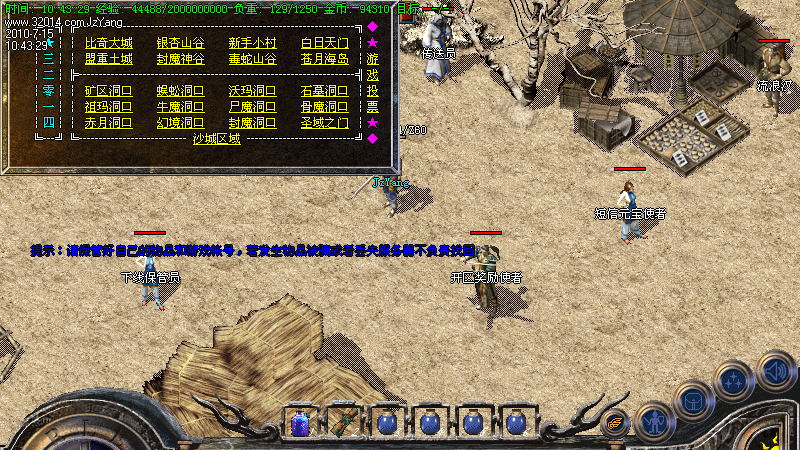Screen dimensions: 800x450
Task: Select the 蜈蚣洞口 link
Action: 180,91
